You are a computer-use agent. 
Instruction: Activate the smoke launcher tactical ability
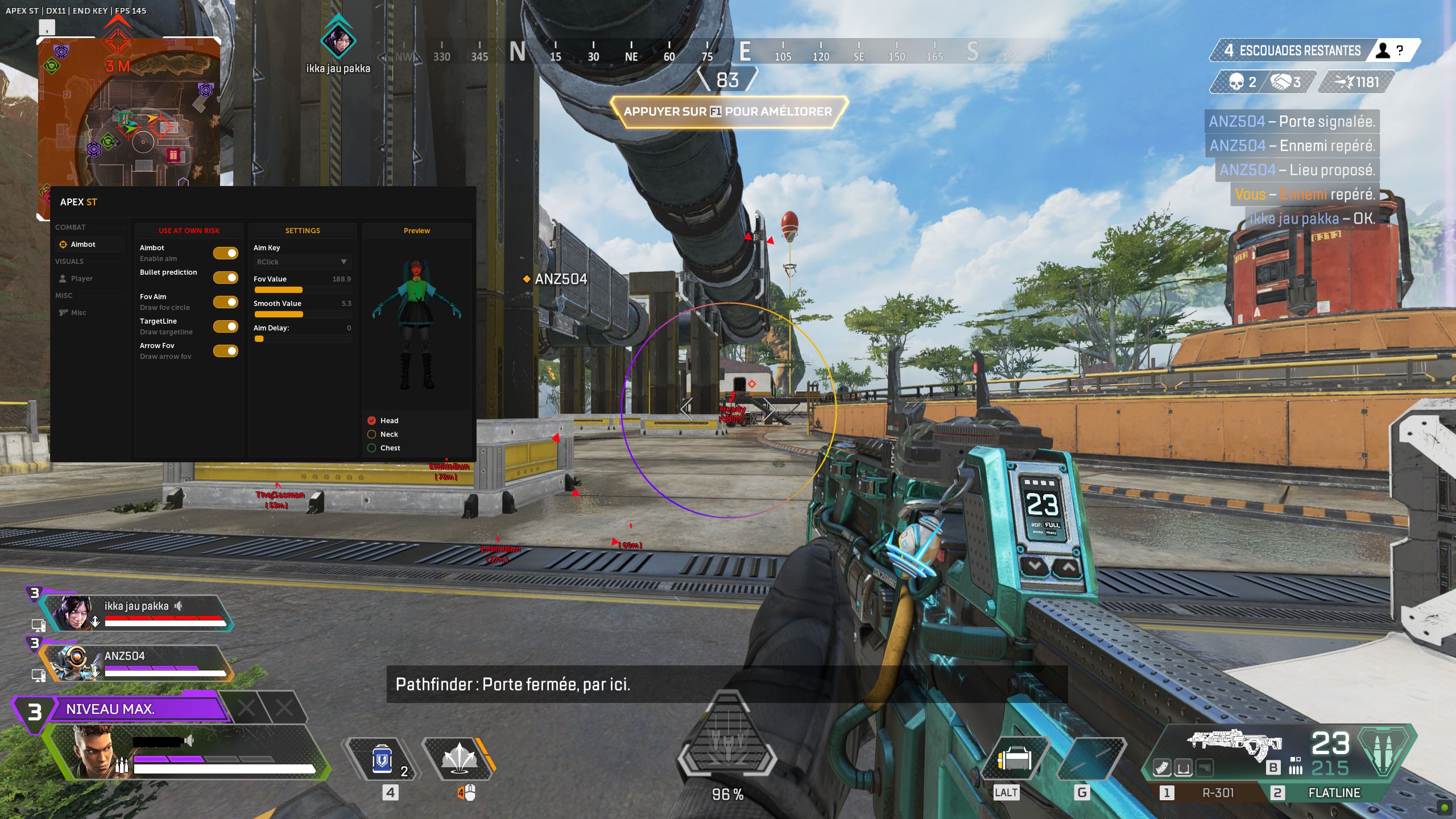tap(458, 760)
